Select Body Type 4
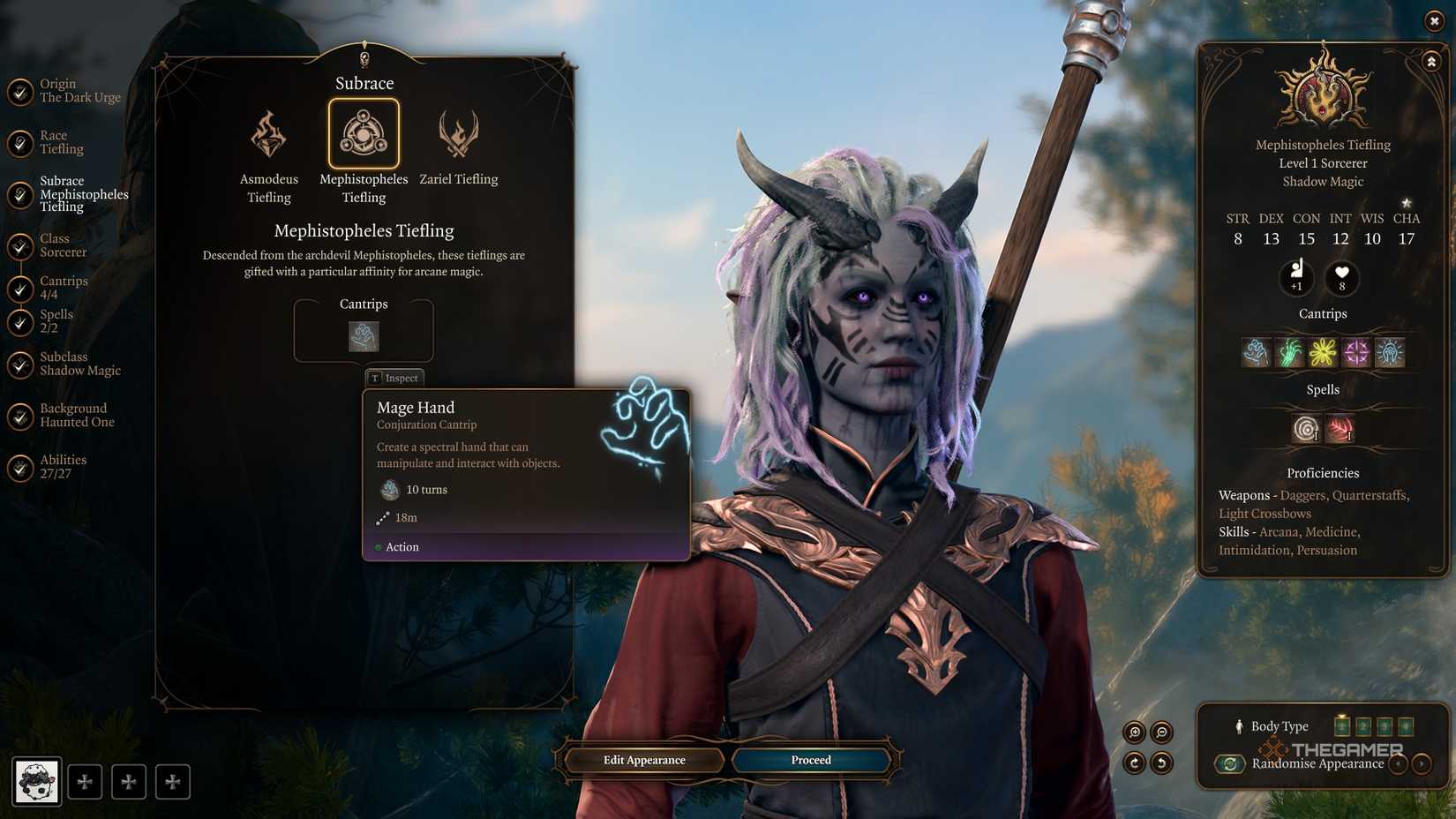The height and width of the screenshot is (819, 1456). [1405, 725]
